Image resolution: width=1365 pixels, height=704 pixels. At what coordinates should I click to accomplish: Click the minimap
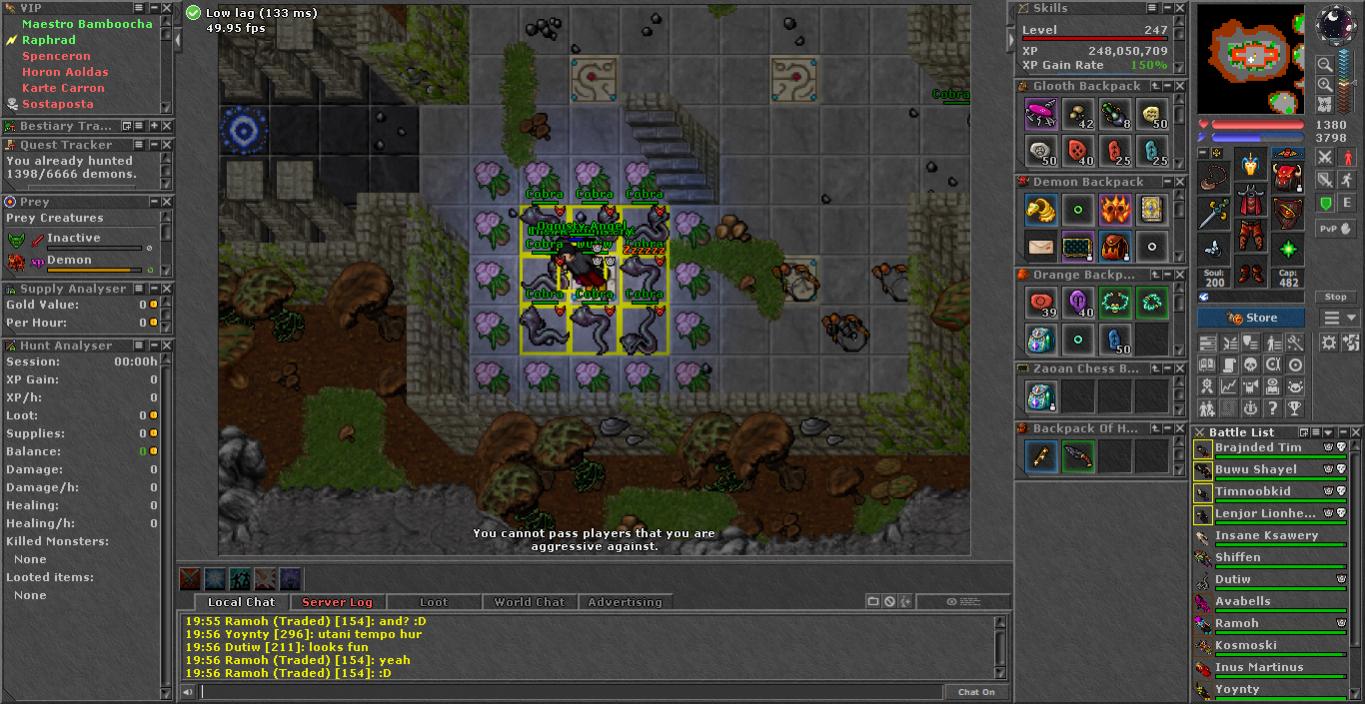click(x=1250, y=58)
